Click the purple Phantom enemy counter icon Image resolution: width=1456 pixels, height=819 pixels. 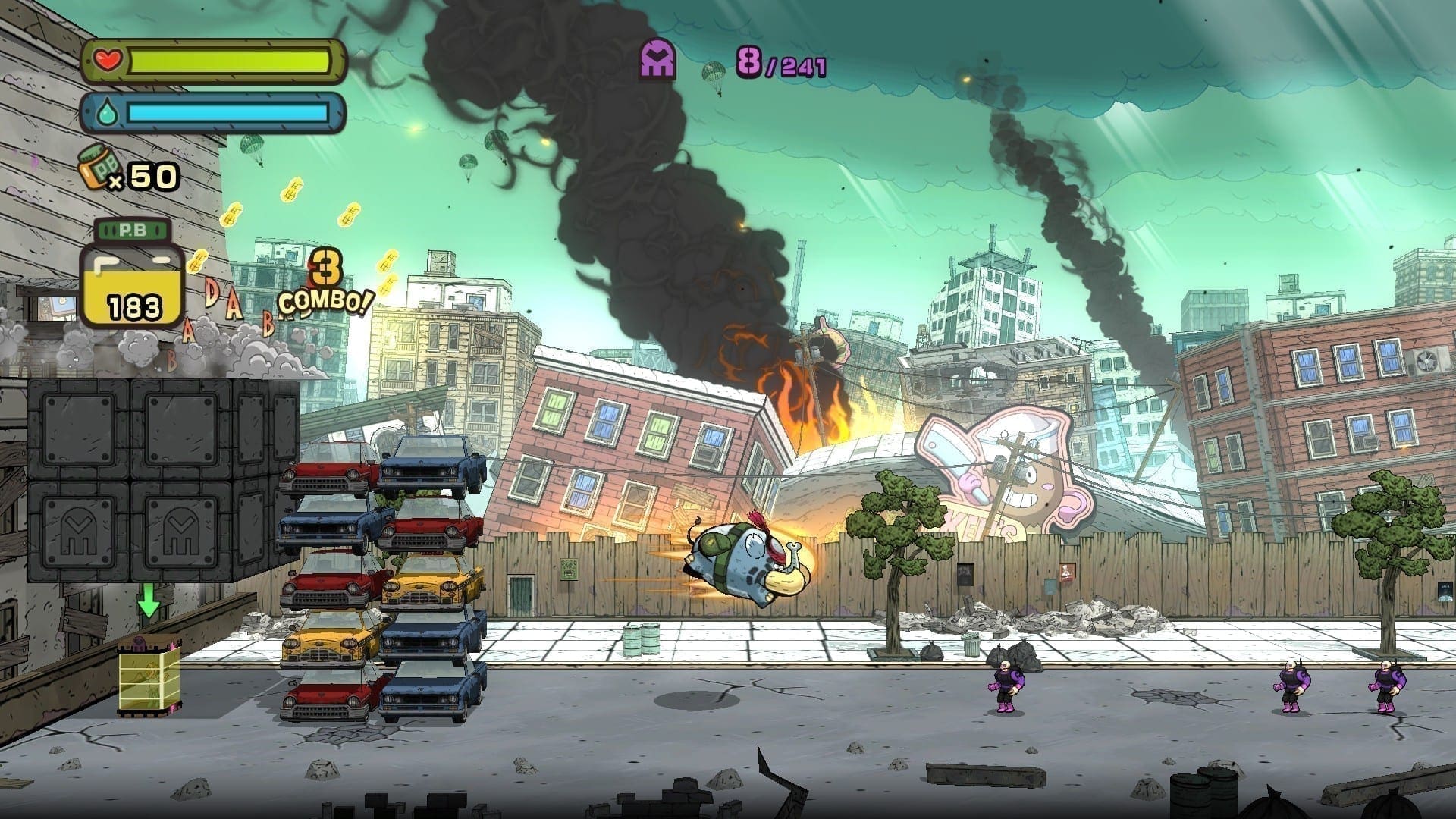[x=658, y=61]
